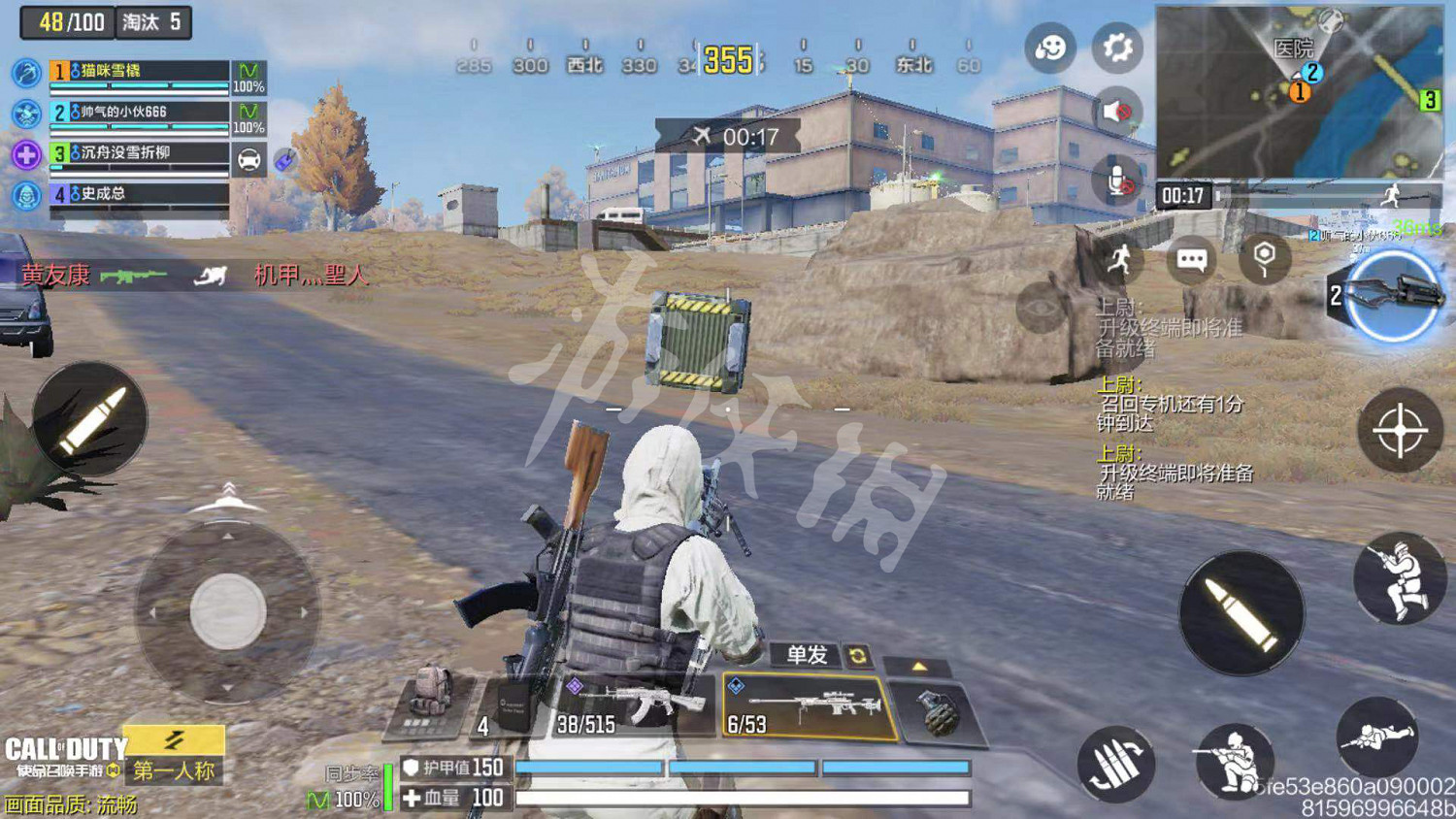
Task: Toggle the crouch stance button
Action: [x=1237, y=764]
